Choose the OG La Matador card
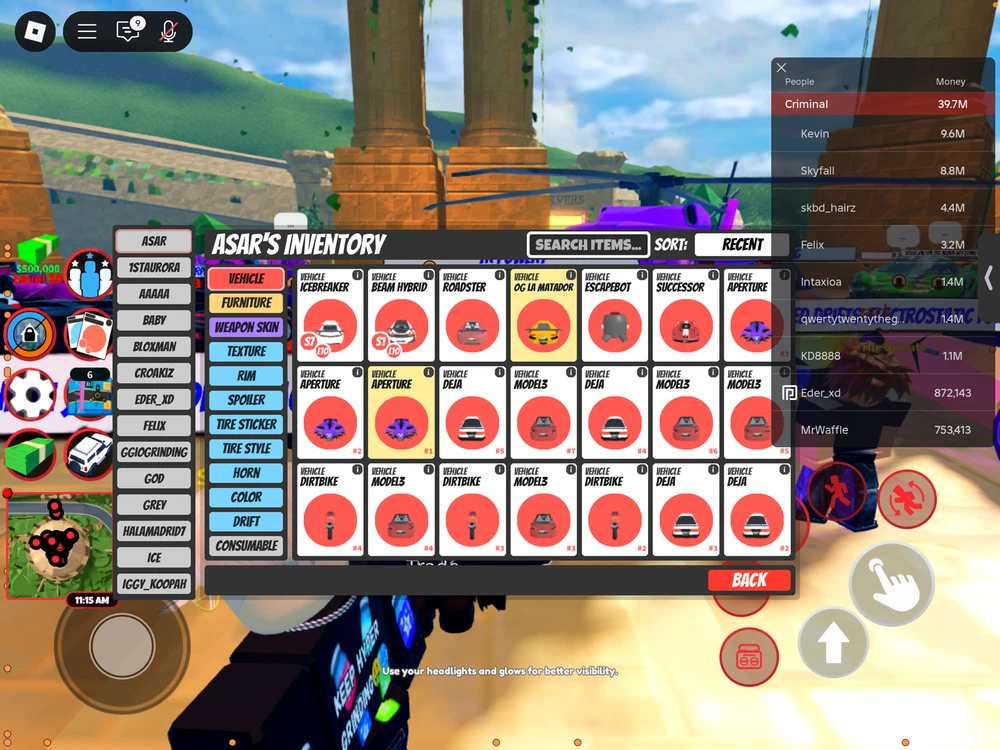 click(x=543, y=314)
